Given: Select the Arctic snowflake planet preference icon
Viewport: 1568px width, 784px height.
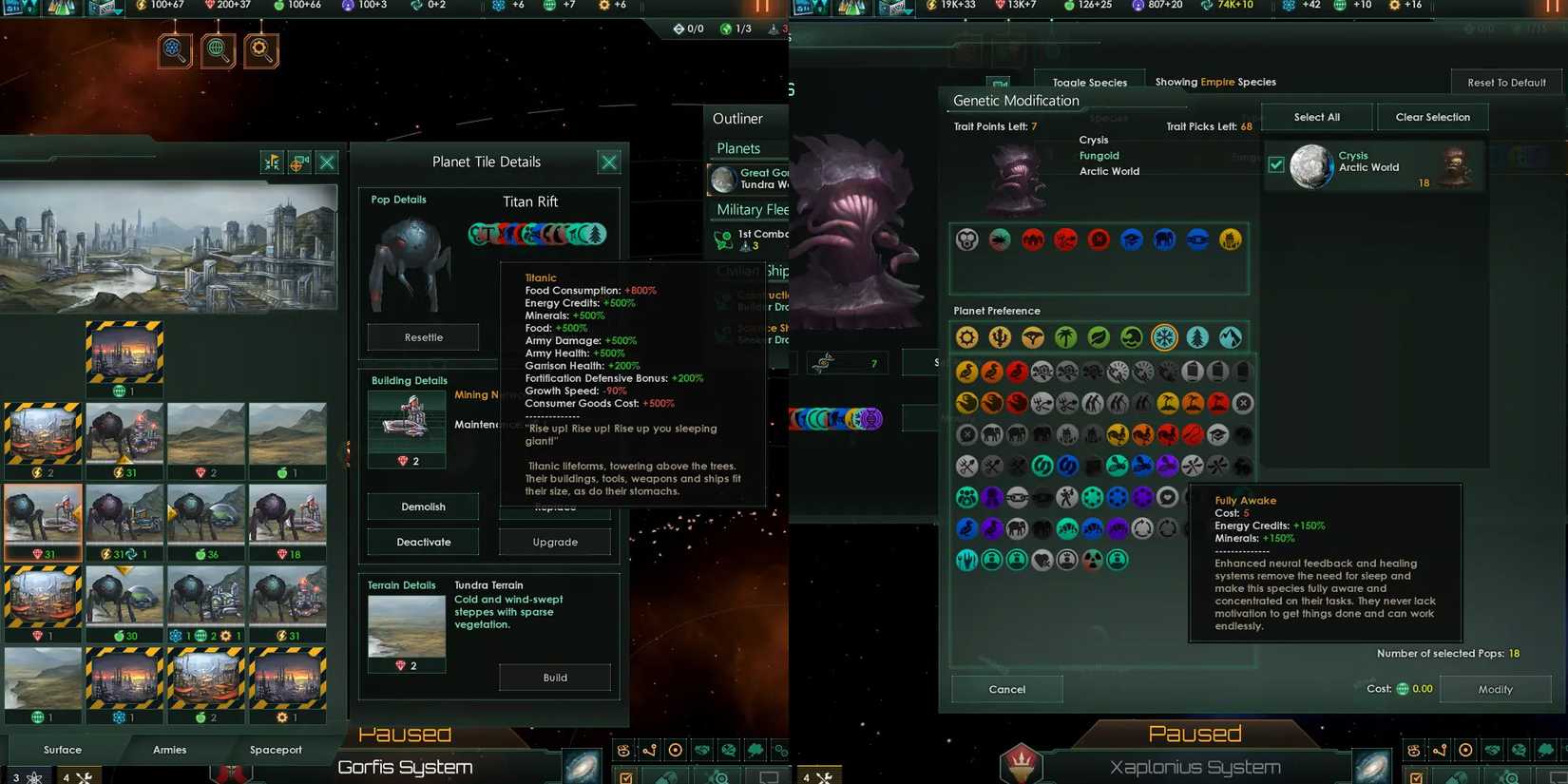Looking at the screenshot, I should click(x=1164, y=337).
